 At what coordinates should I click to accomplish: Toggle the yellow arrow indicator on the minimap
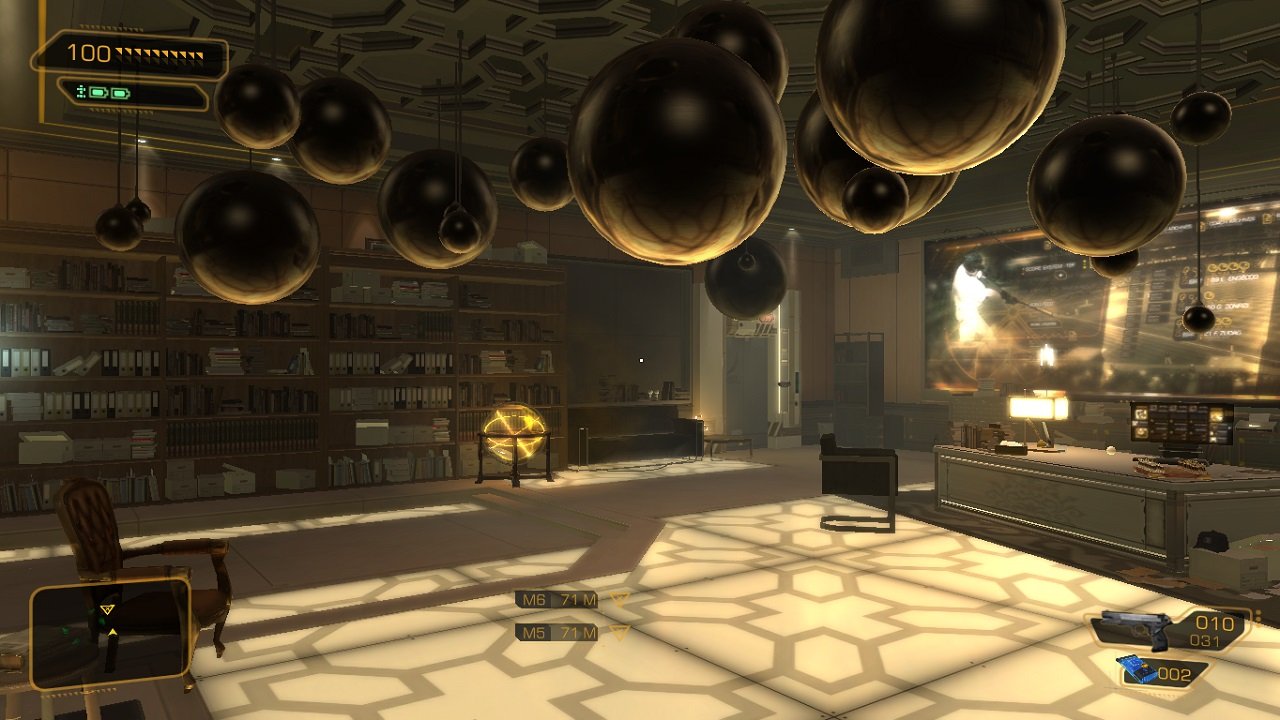coord(113,632)
